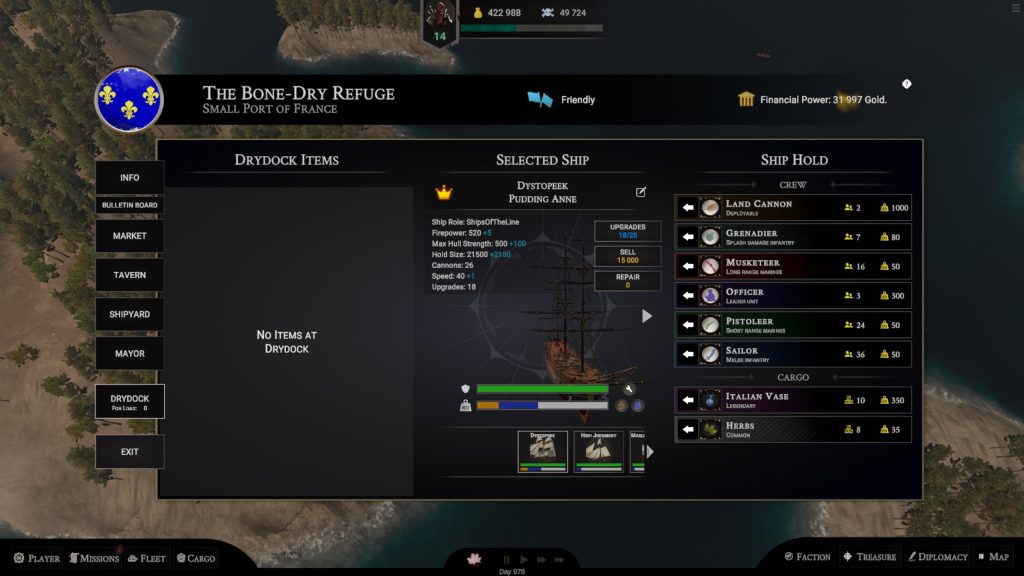Open the Fleet panel

tap(146, 558)
